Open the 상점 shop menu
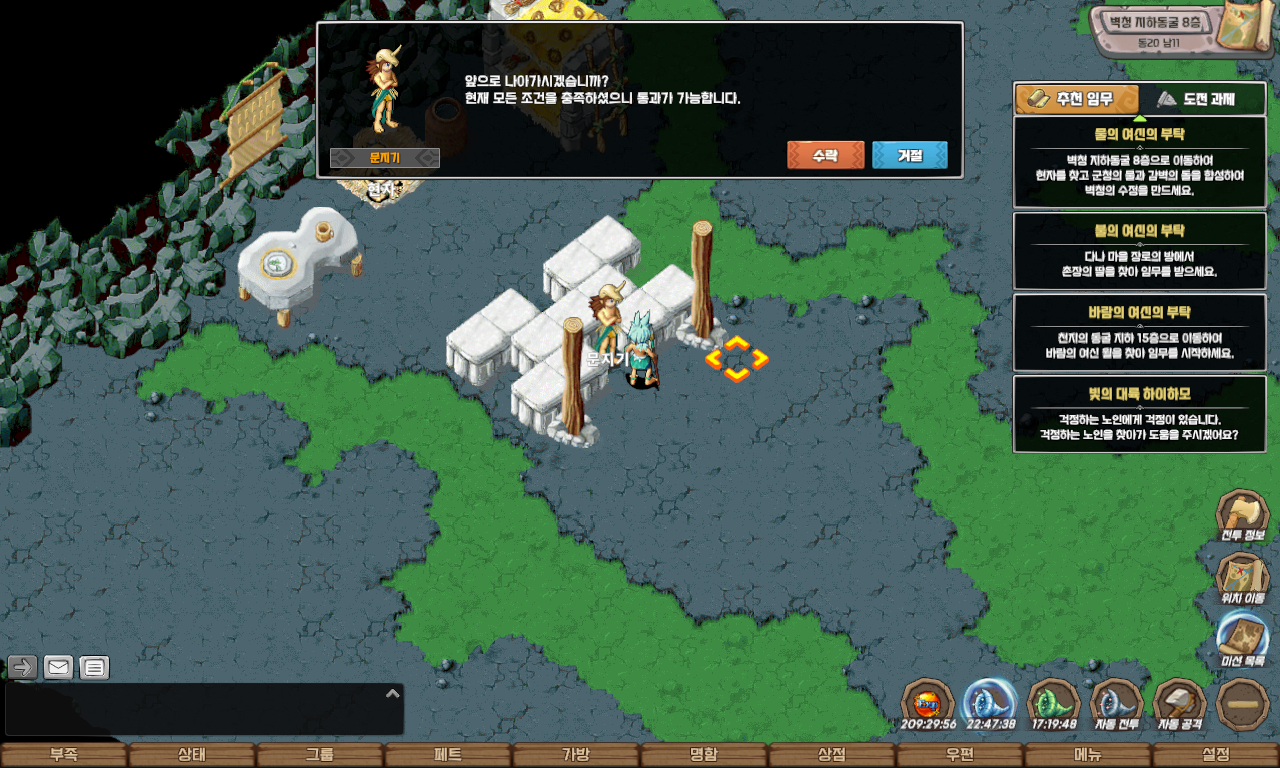This screenshot has width=1280, height=768. pyautogui.click(x=832, y=755)
